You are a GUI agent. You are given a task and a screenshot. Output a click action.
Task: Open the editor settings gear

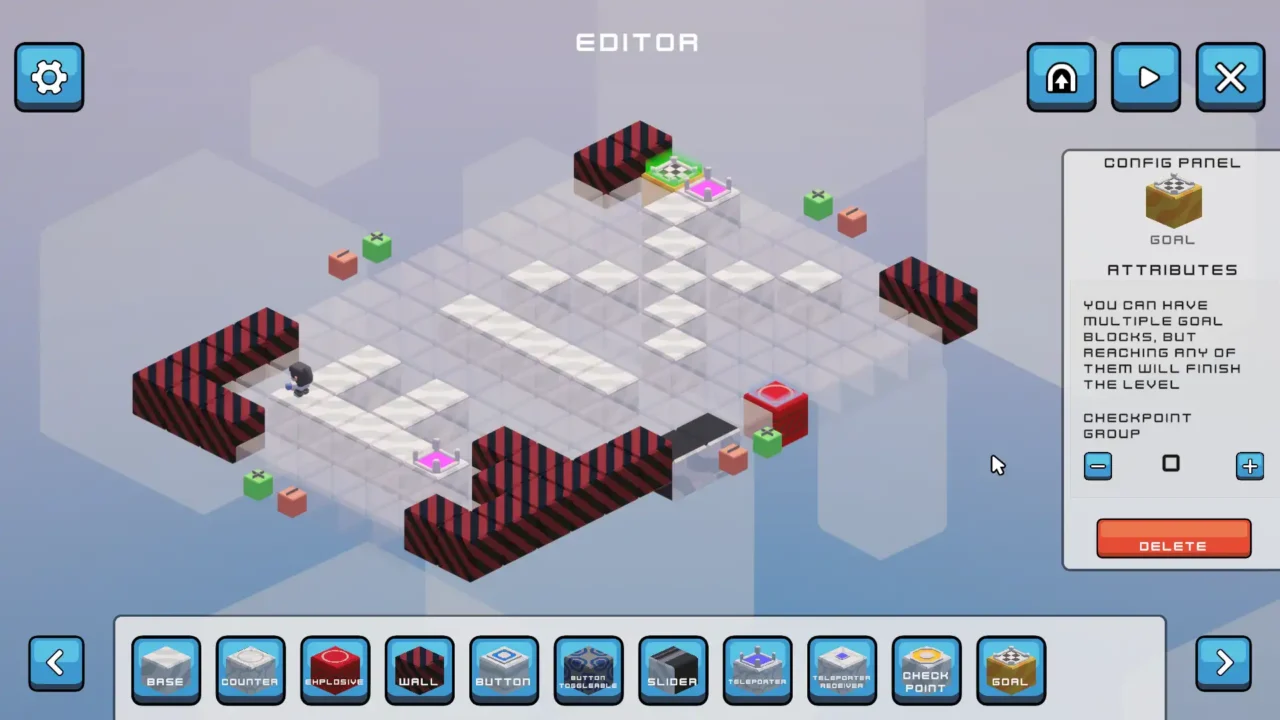pyautogui.click(x=48, y=77)
